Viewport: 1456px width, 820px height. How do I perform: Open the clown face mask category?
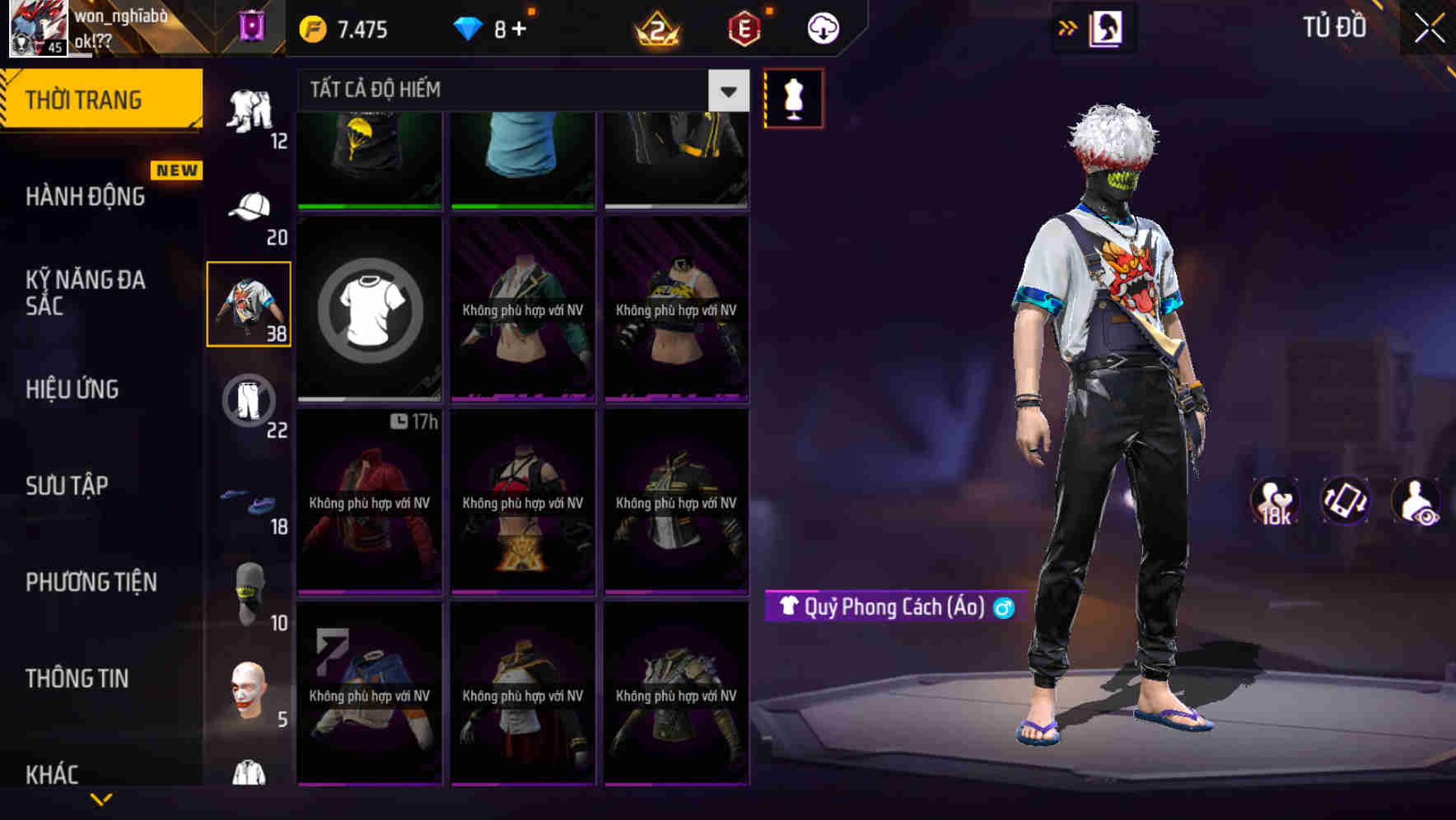pos(250,690)
